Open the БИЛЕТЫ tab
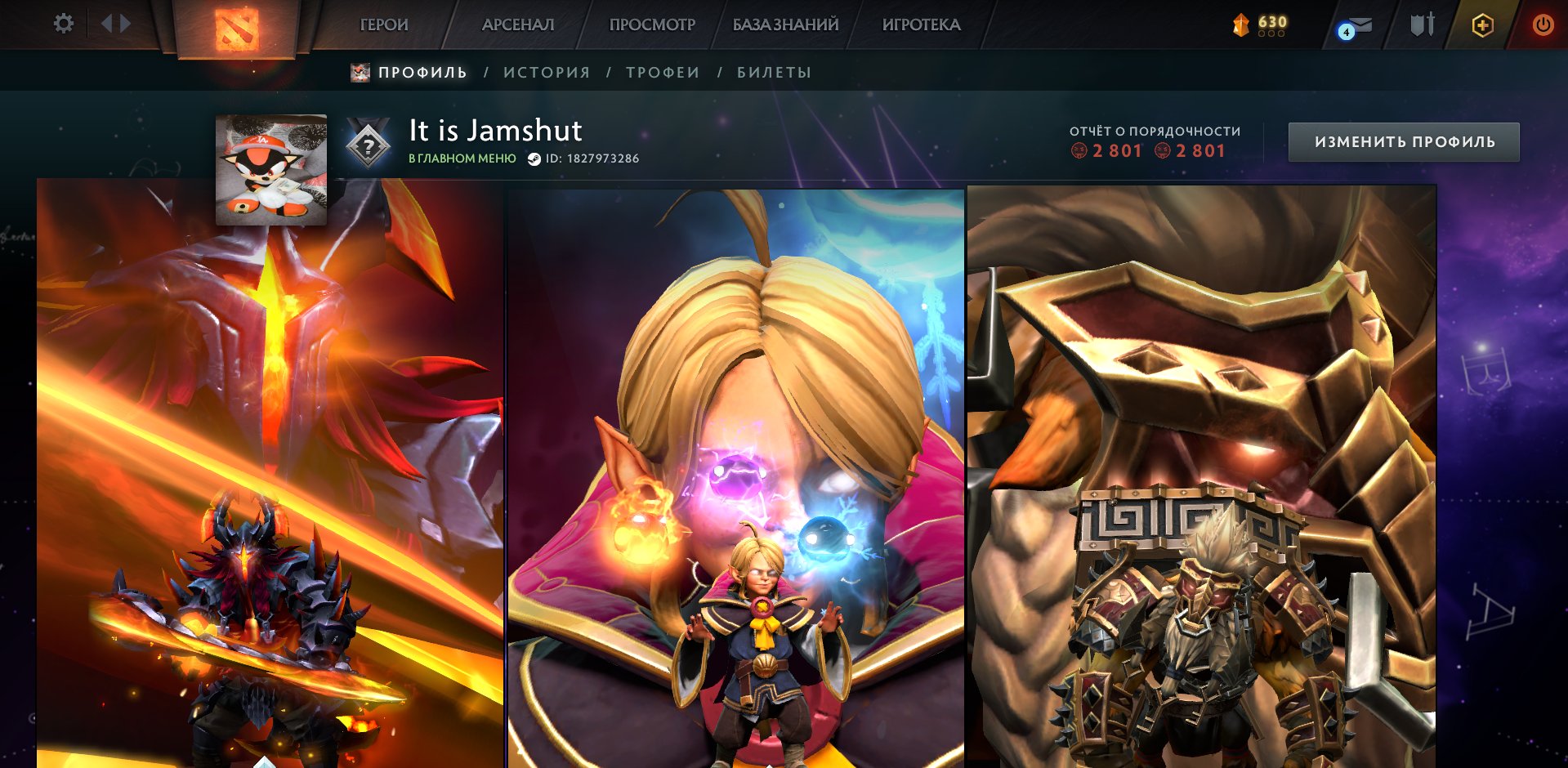 [771, 72]
